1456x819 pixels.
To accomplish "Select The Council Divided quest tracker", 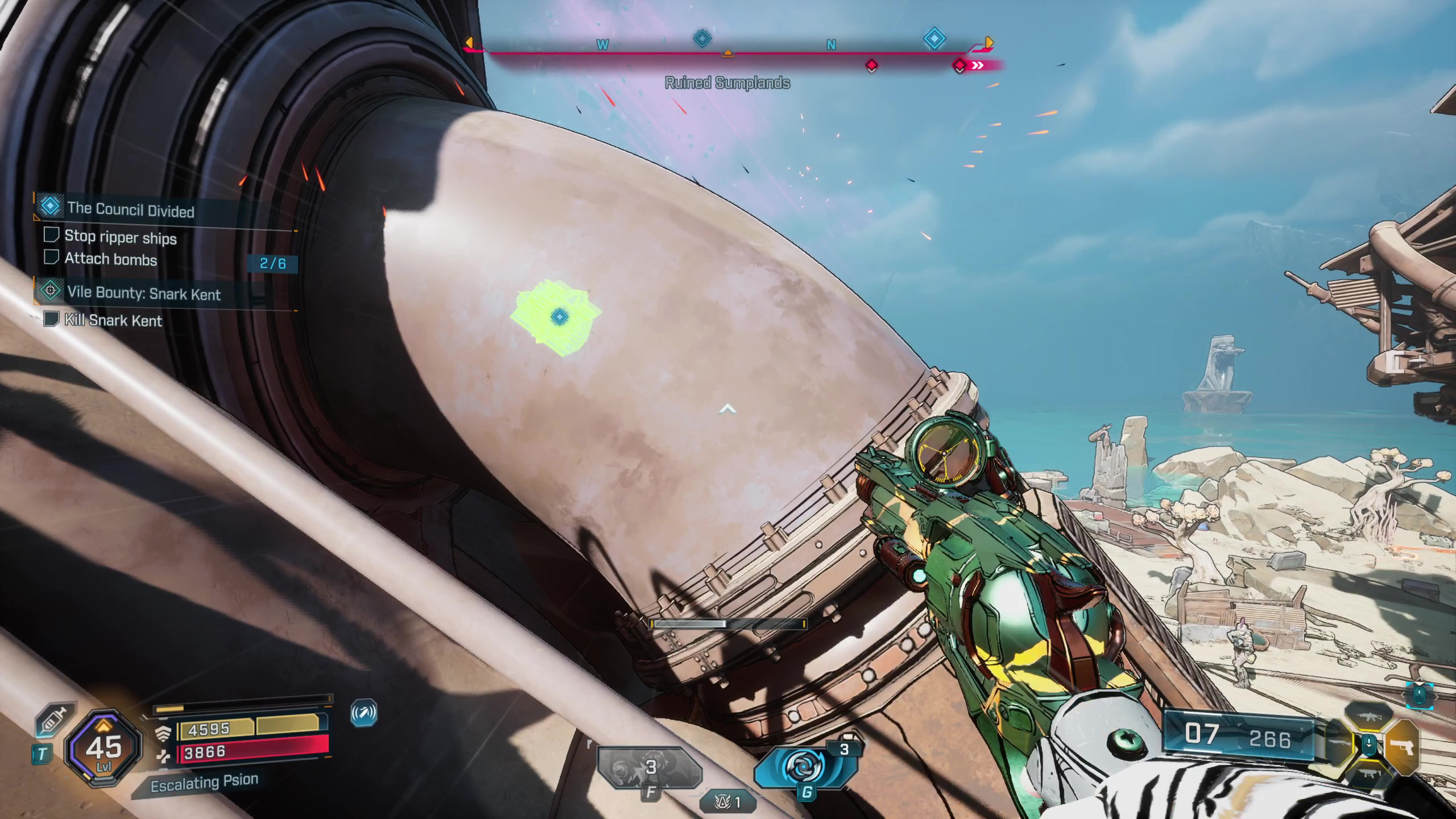I will (x=130, y=209).
